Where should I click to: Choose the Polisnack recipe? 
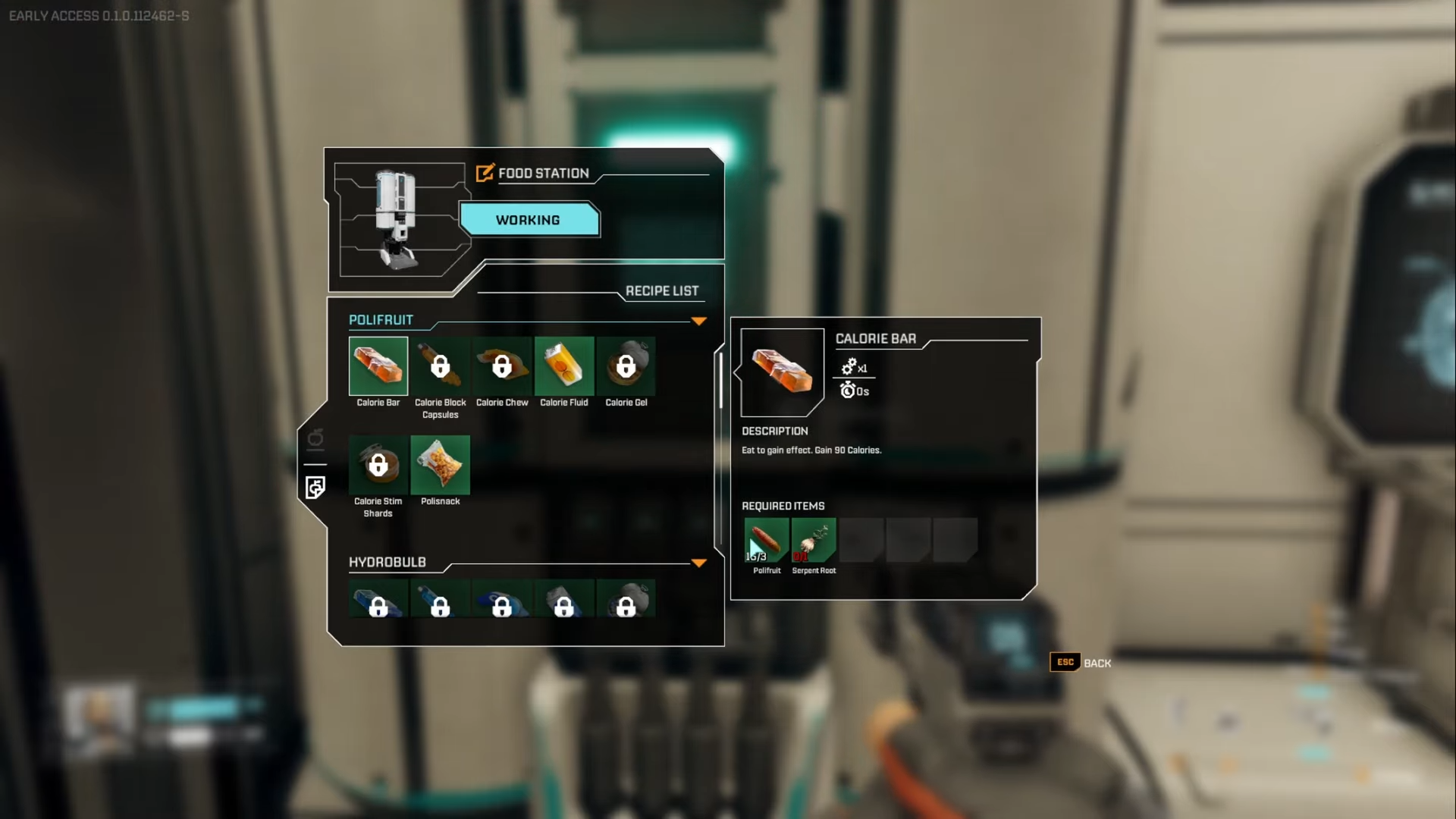(x=440, y=465)
